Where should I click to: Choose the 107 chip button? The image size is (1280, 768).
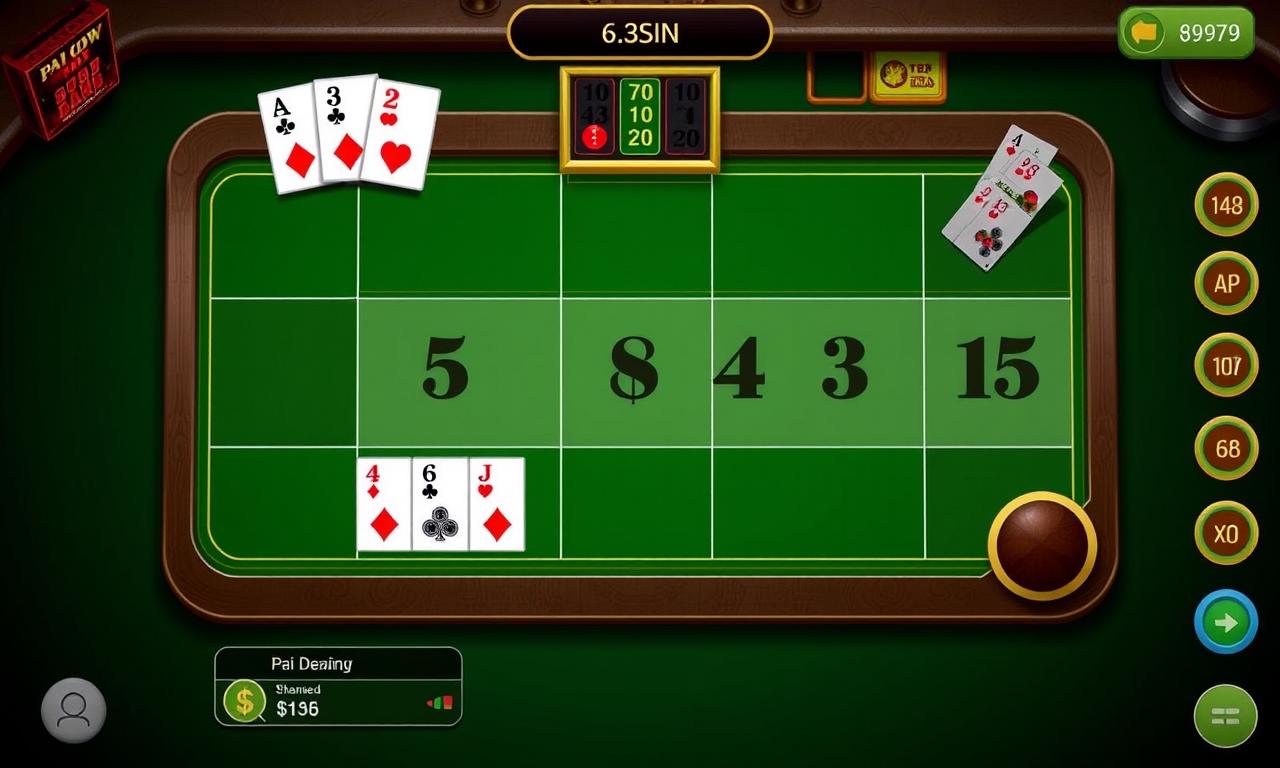click(1226, 366)
